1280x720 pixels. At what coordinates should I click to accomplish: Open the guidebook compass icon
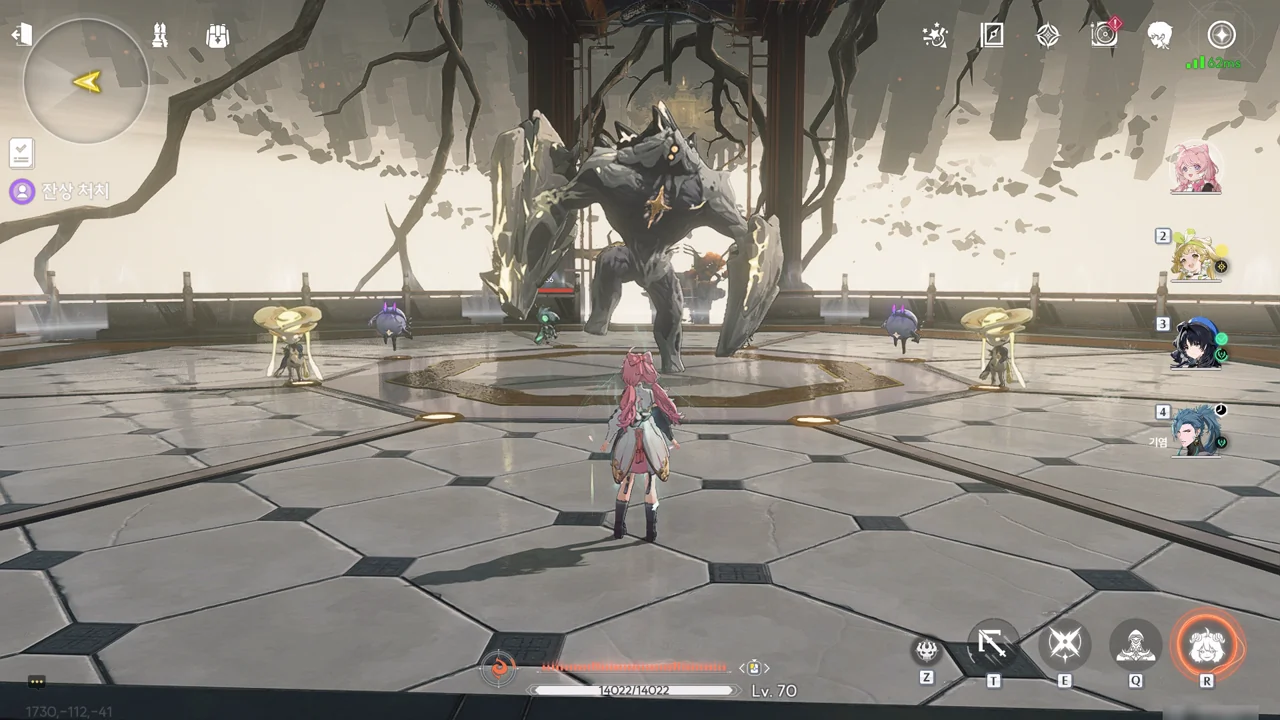tap(991, 36)
